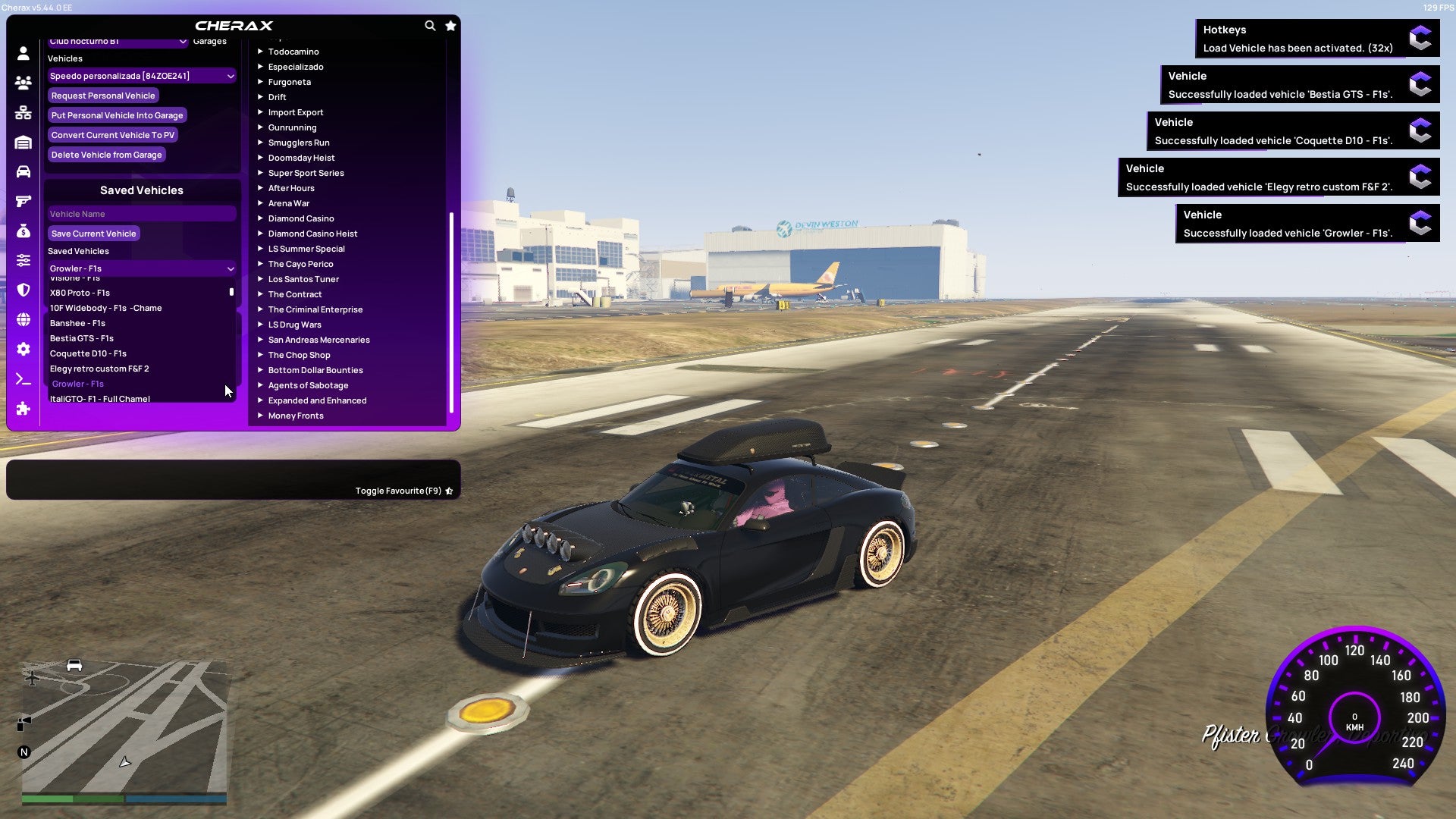
Task: Open the Terminal console icon in sidebar
Action: [22, 379]
